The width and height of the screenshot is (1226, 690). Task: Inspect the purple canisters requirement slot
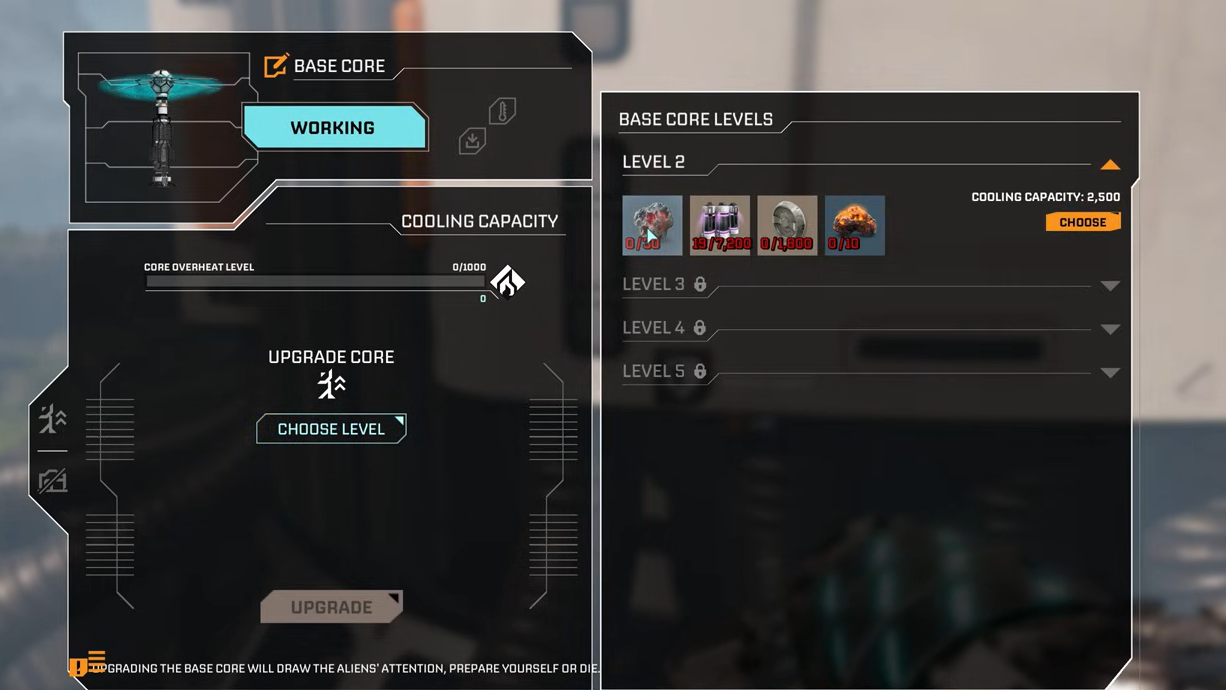[x=720, y=225]
